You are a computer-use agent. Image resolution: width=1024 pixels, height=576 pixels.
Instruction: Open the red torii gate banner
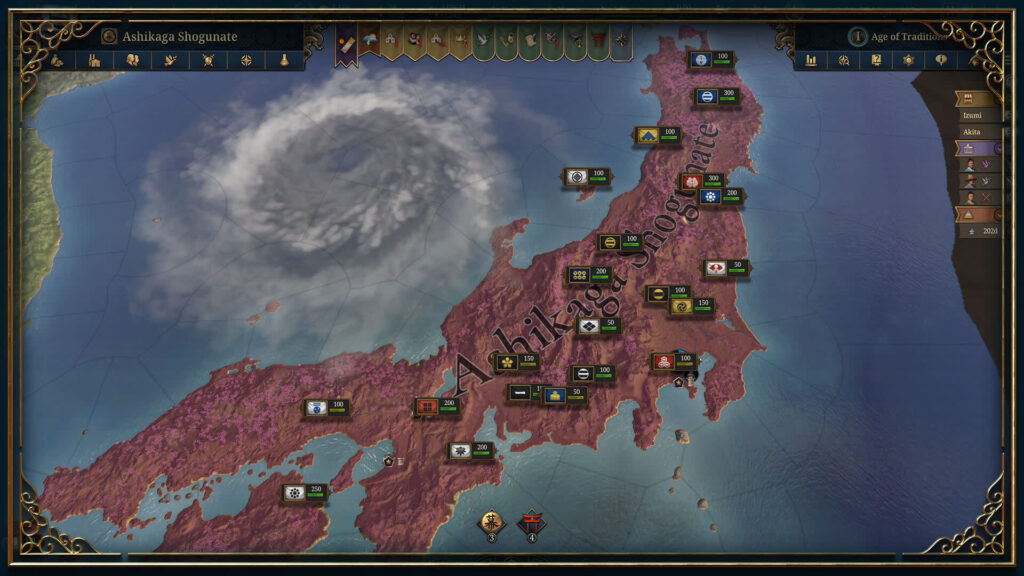coord(598,41)
